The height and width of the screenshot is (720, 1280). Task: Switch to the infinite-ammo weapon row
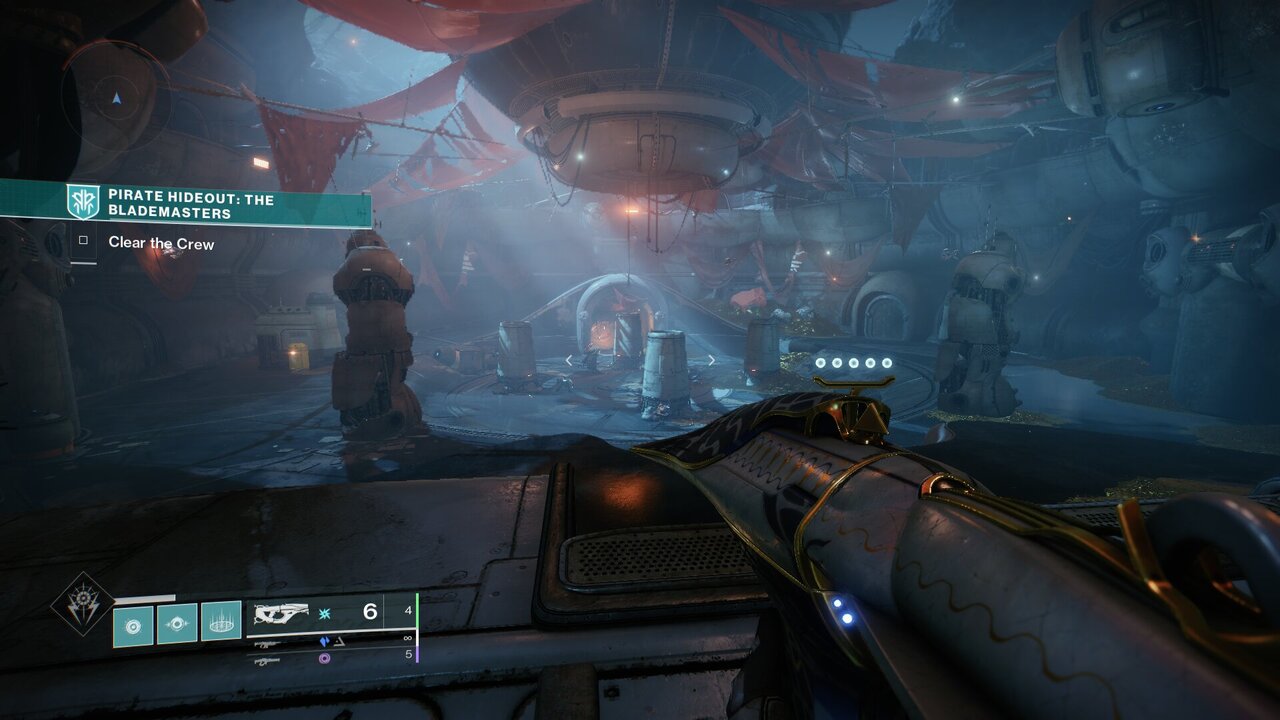coord(330,640)
